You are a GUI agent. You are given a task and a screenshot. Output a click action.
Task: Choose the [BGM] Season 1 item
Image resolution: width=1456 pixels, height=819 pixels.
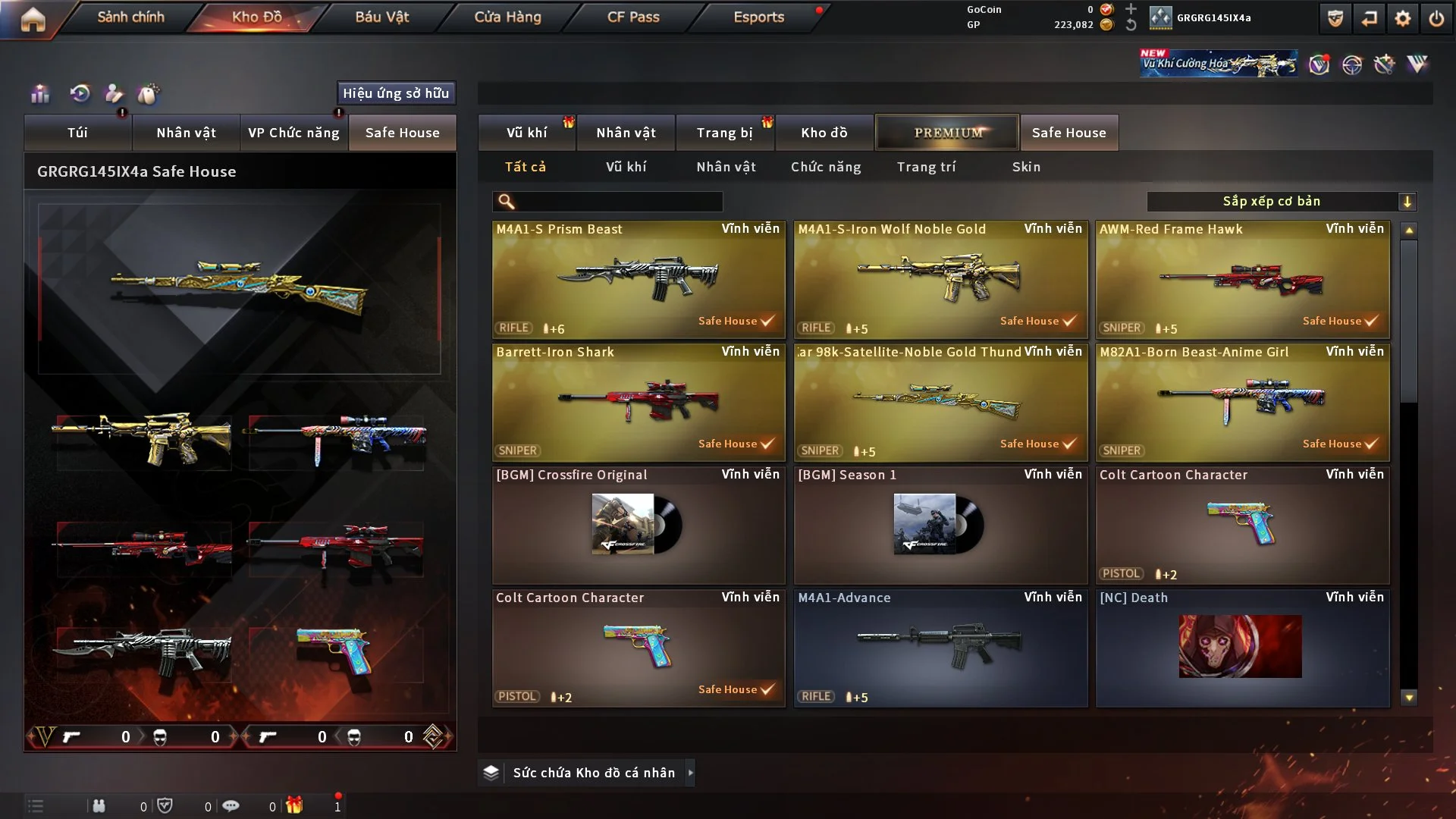click(x=940, y=525)
